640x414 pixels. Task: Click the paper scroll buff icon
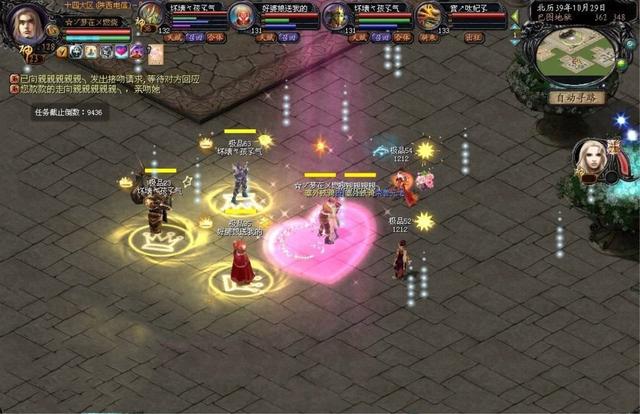155,51
